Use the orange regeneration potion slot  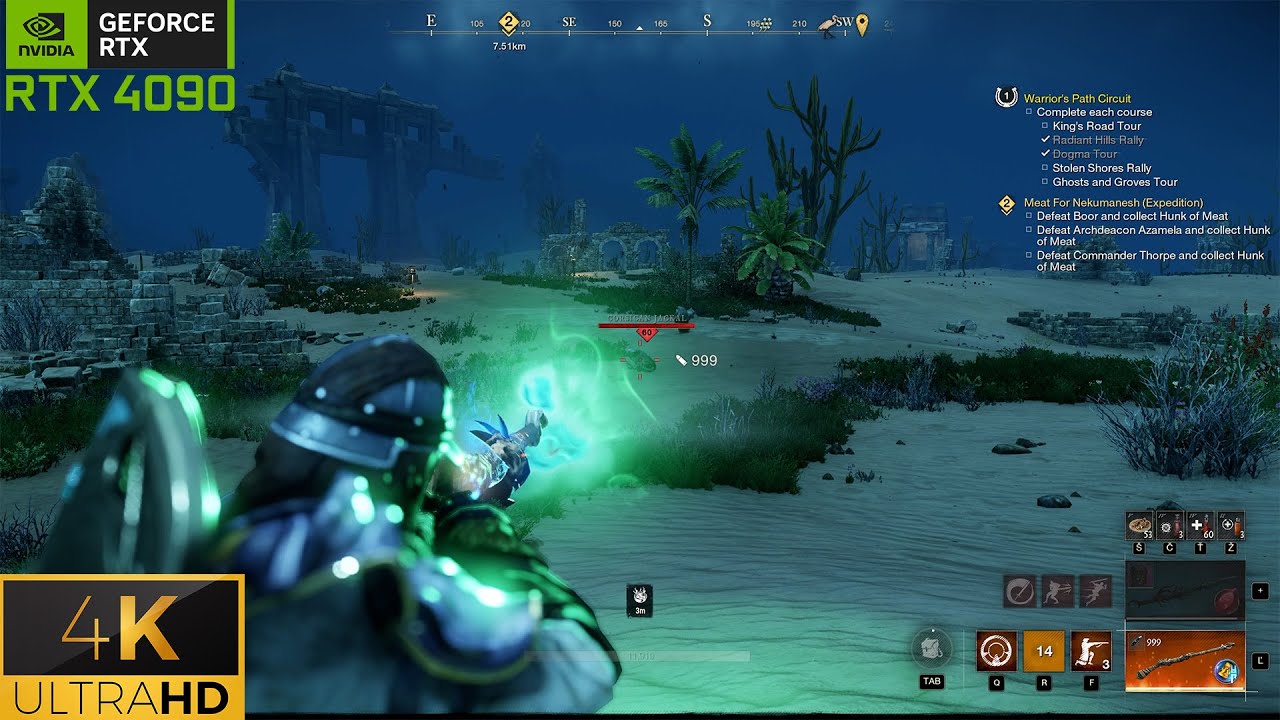(1231, 525)
